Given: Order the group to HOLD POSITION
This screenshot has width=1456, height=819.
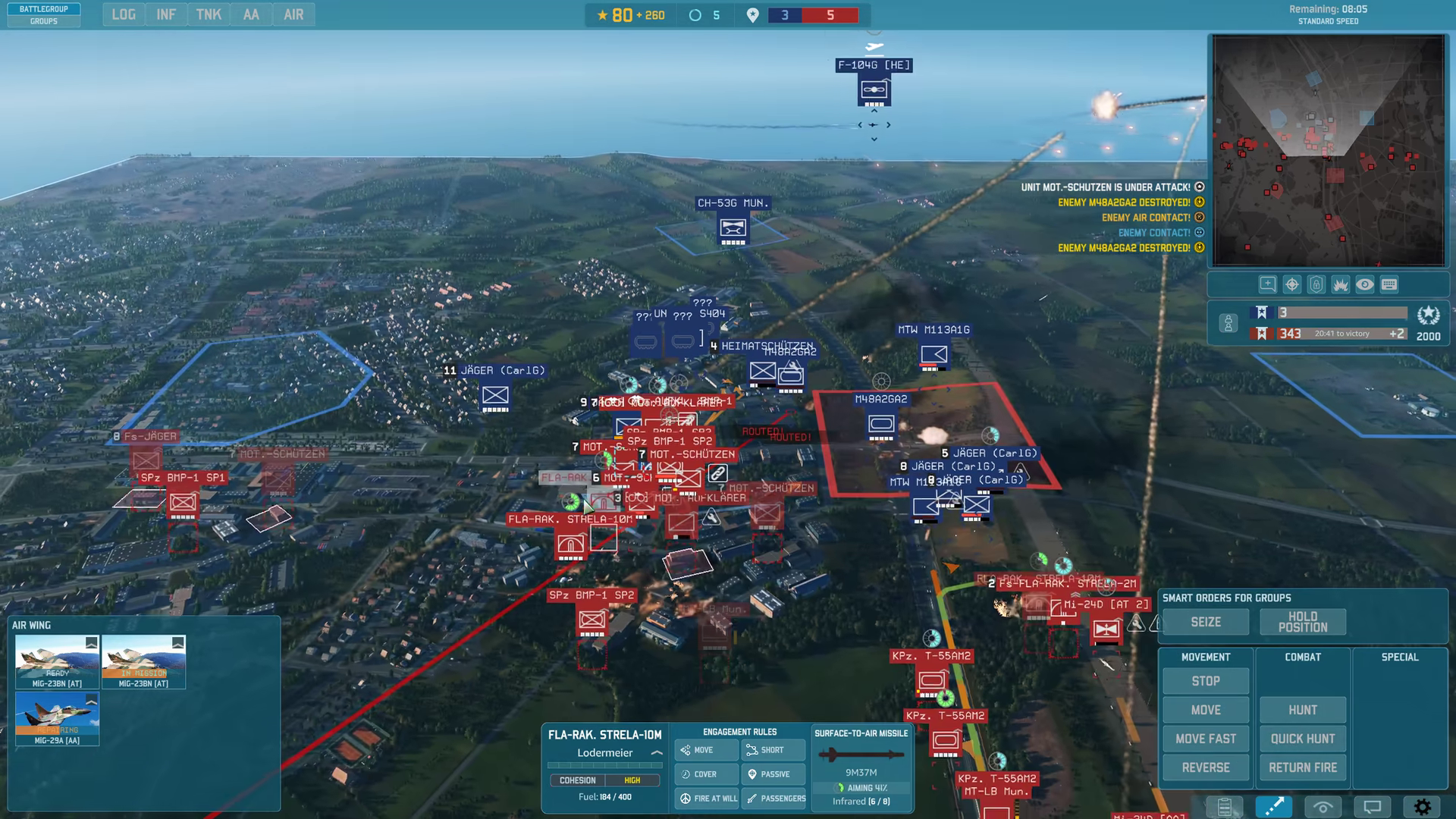Looking at the screenshot, I should pyautogui.click(x=1303, y=622).
